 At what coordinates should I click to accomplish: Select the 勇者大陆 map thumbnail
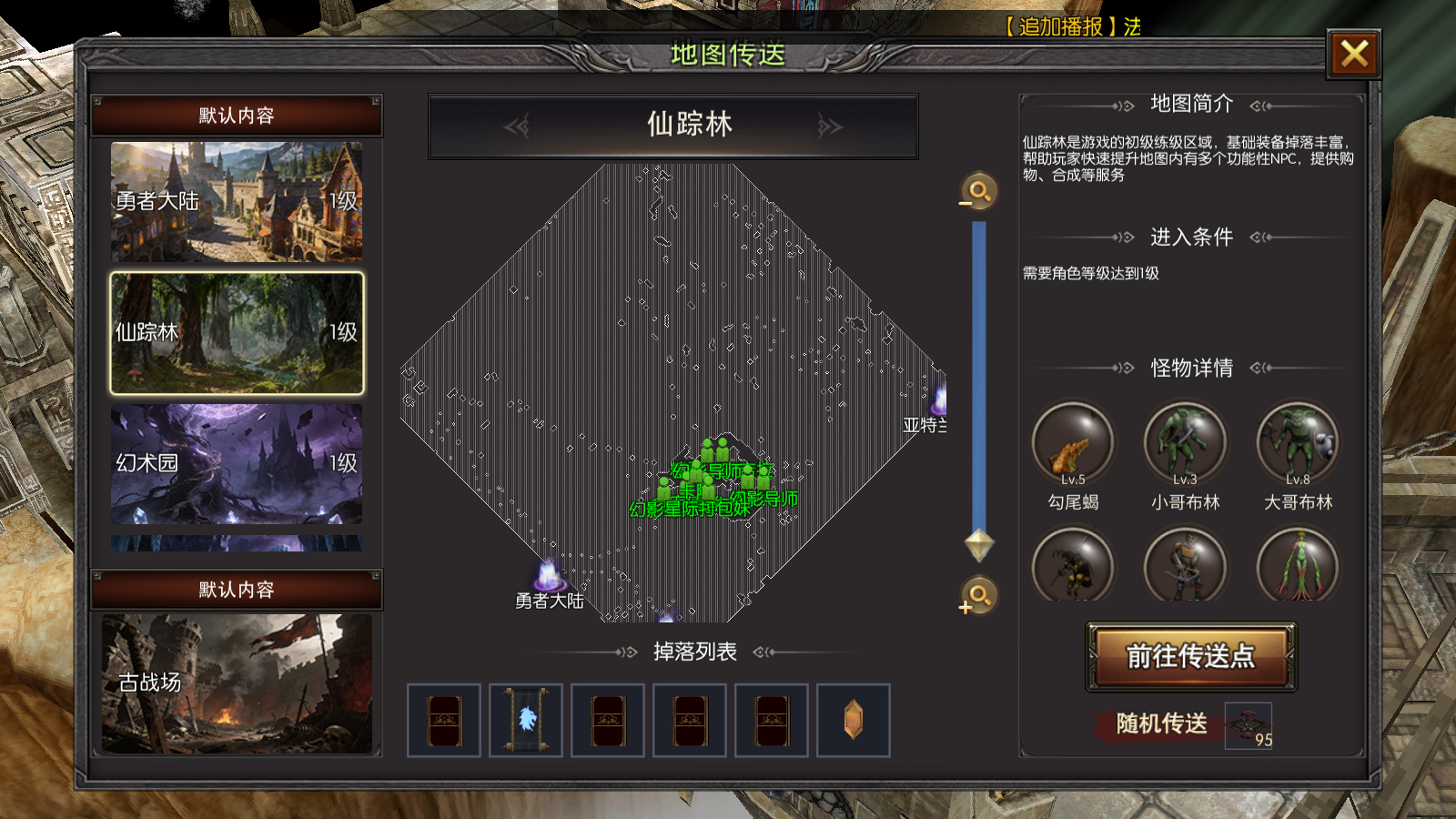click(237, 202)
